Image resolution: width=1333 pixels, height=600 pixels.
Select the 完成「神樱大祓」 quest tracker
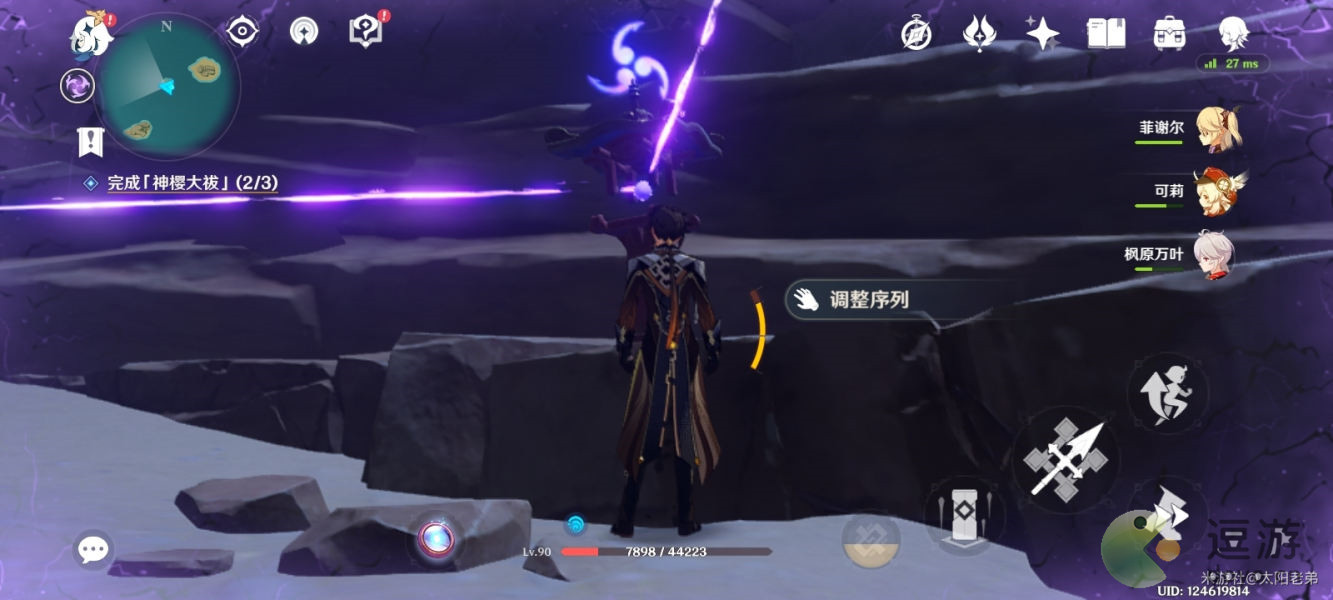[x=192, y=183]
